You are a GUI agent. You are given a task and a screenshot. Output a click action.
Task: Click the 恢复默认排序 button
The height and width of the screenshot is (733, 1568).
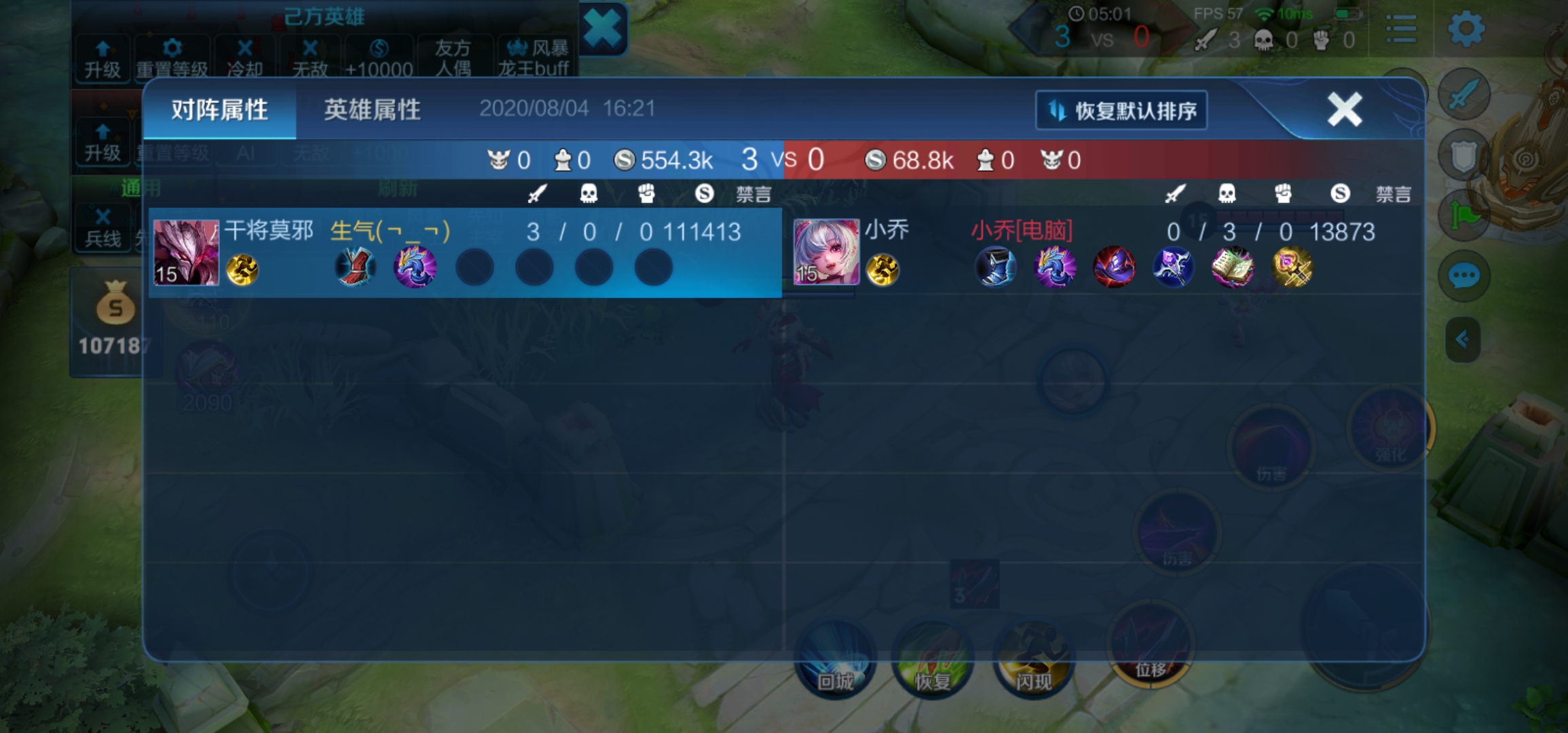click(x=1121, y=109)
